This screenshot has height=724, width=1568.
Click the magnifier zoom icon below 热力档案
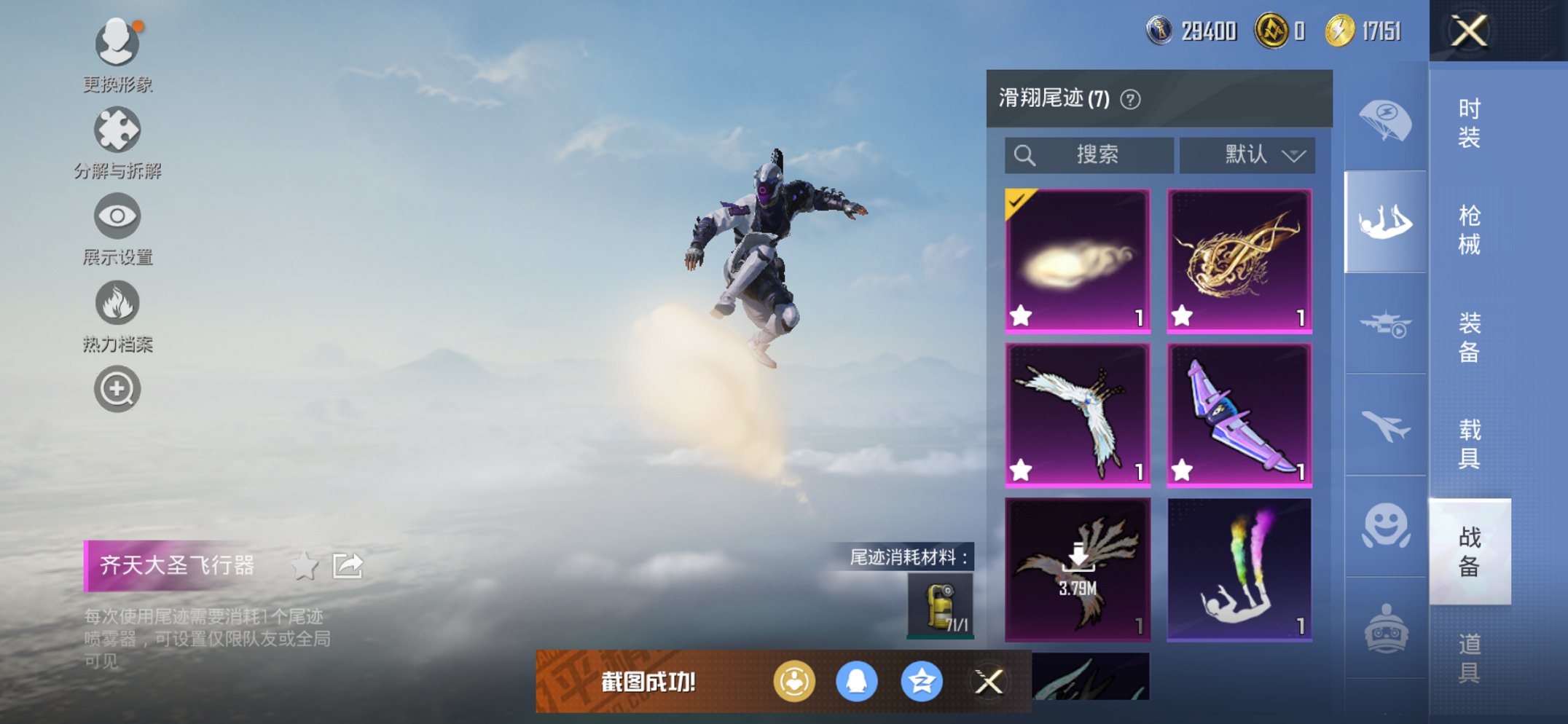(117, 389)
